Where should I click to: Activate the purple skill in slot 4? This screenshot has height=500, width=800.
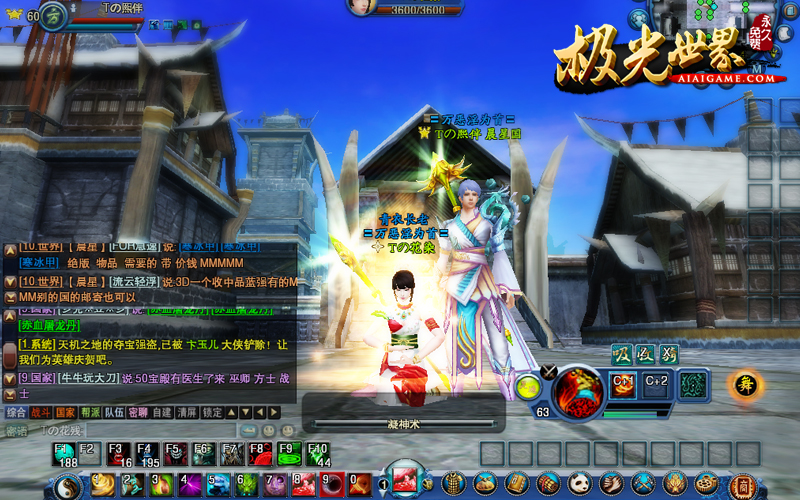tap(188, 485)
